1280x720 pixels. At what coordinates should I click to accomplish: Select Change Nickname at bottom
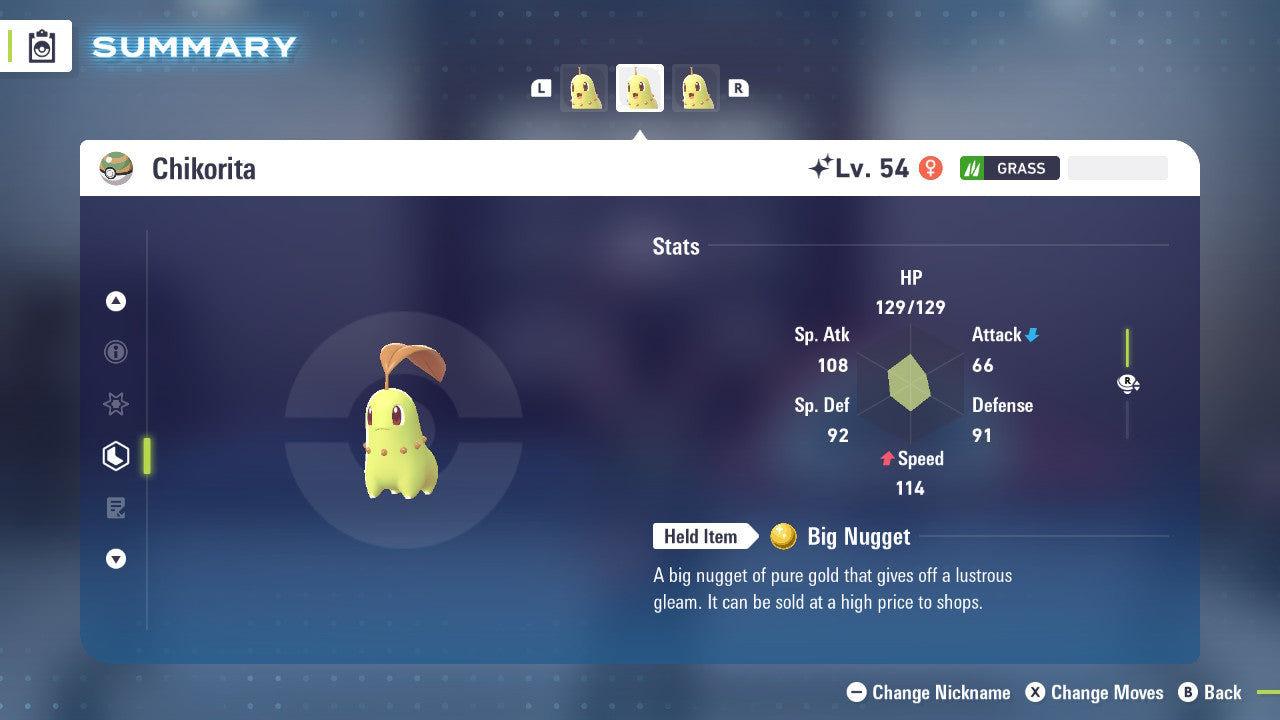pyautogui.click(x=928, y=692)
